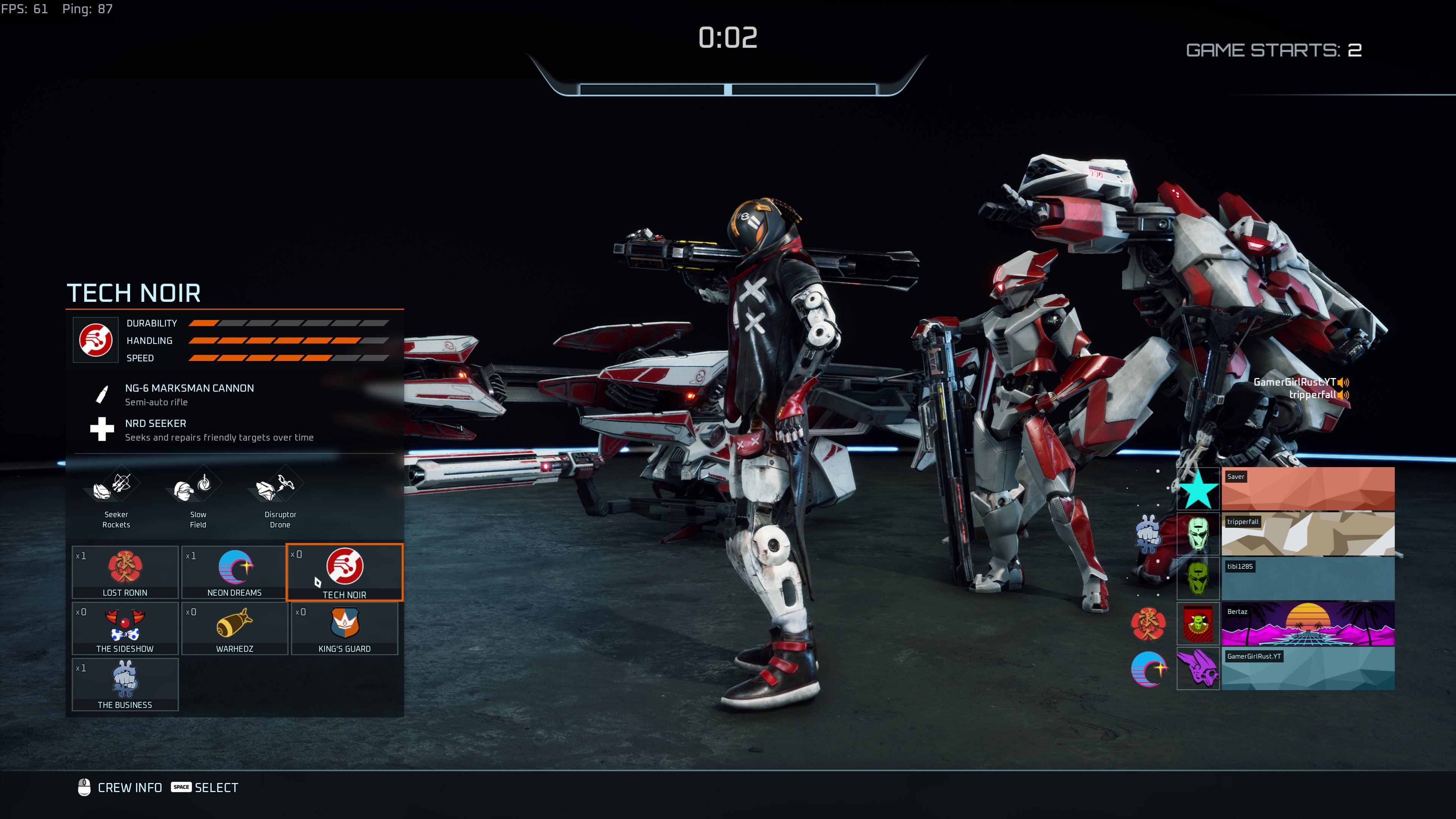1456x819 pixels.
Task: Pick the Tech Noir crew tile
Action: click(x=344, y=572)
